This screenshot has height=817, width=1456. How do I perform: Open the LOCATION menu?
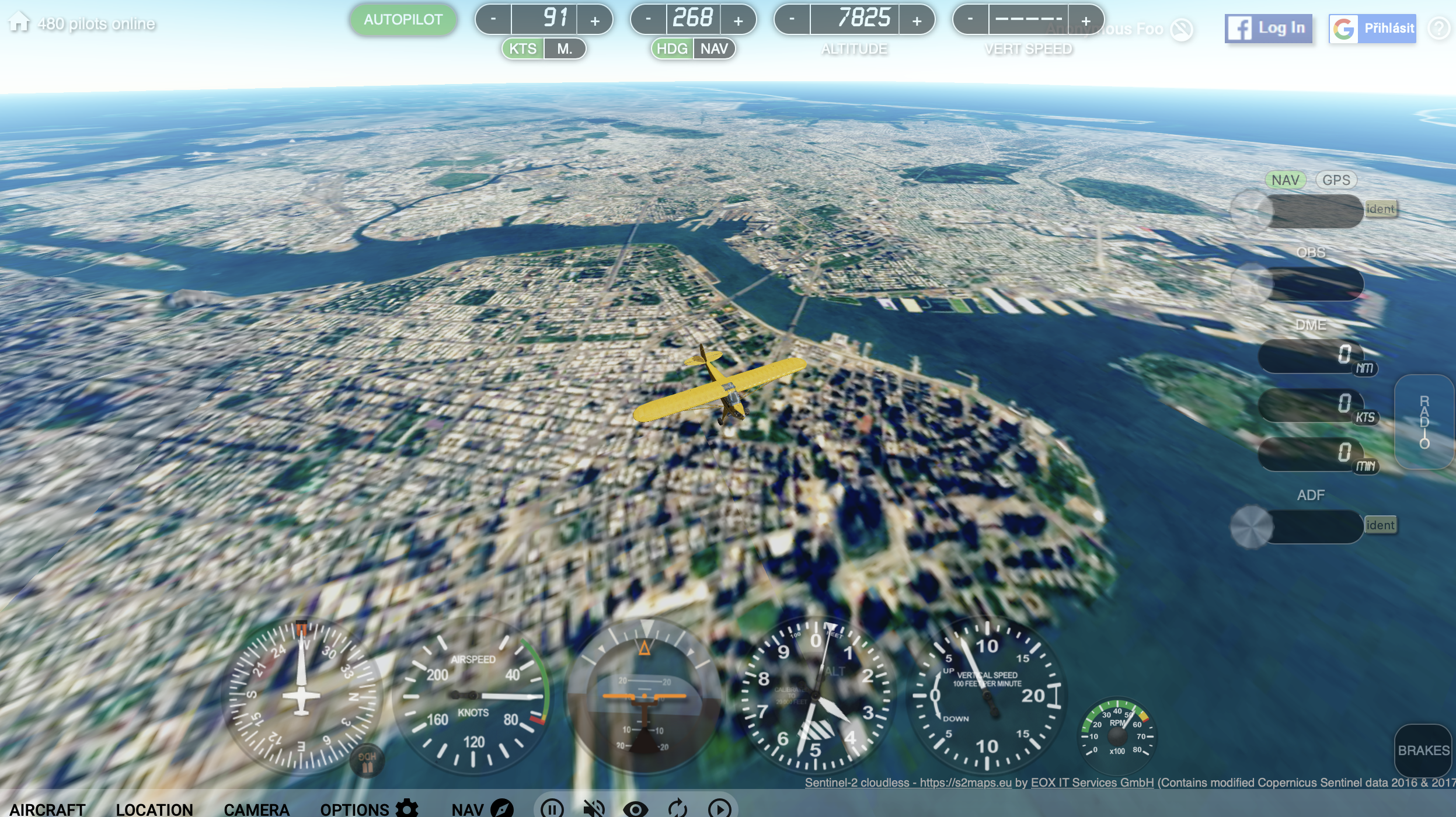click(x=154, y=809)
